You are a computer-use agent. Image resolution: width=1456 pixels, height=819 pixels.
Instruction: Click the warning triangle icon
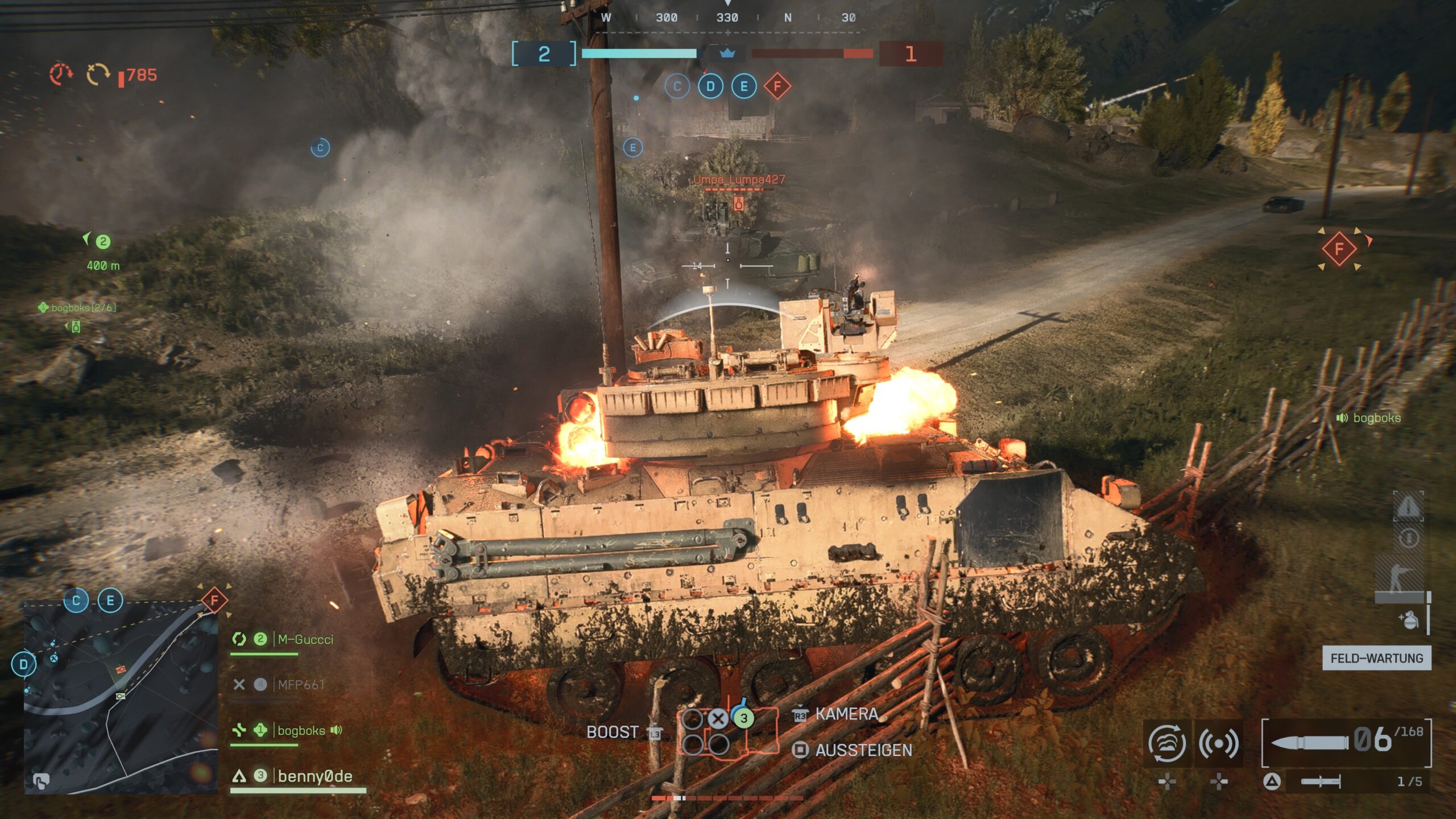click(x=1408, y=506)
